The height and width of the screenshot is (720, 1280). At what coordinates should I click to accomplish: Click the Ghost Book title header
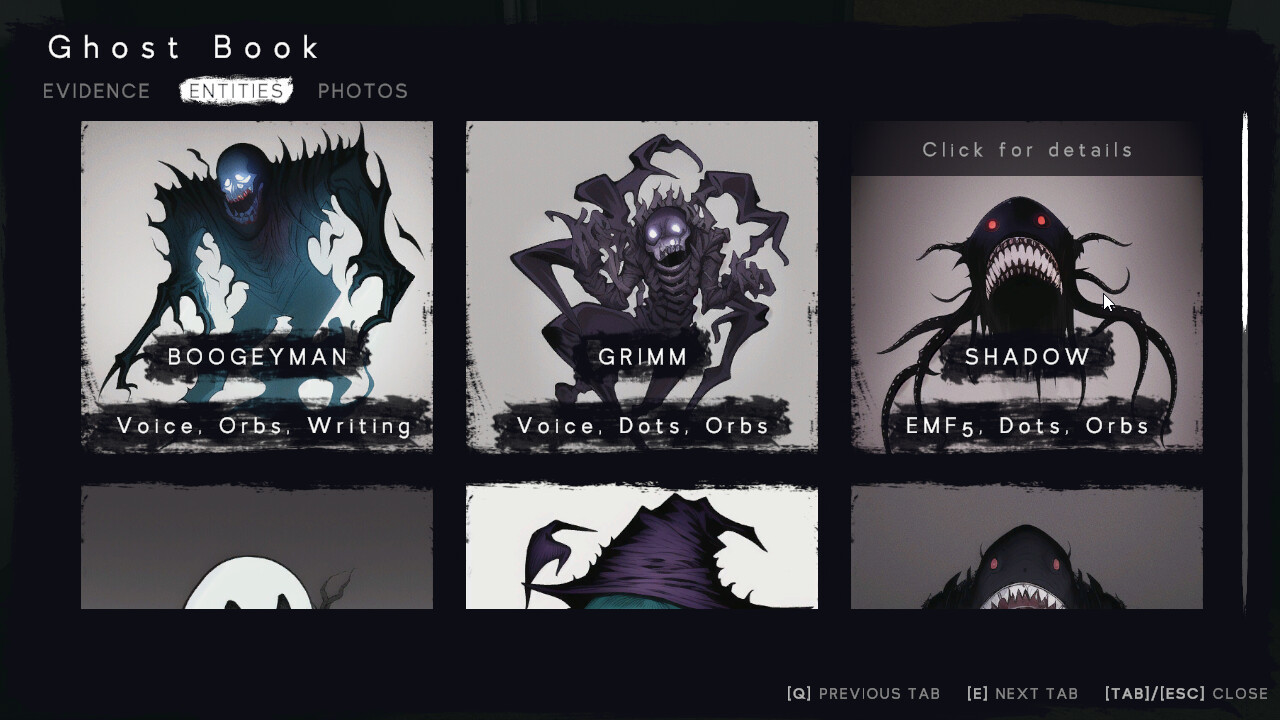184,47
